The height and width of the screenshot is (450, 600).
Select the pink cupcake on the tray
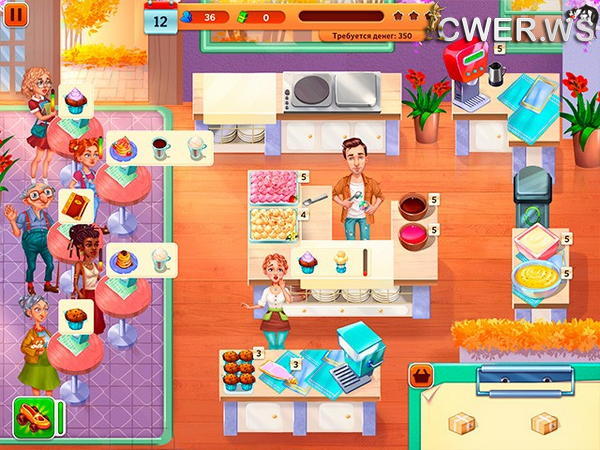(307, 262)
